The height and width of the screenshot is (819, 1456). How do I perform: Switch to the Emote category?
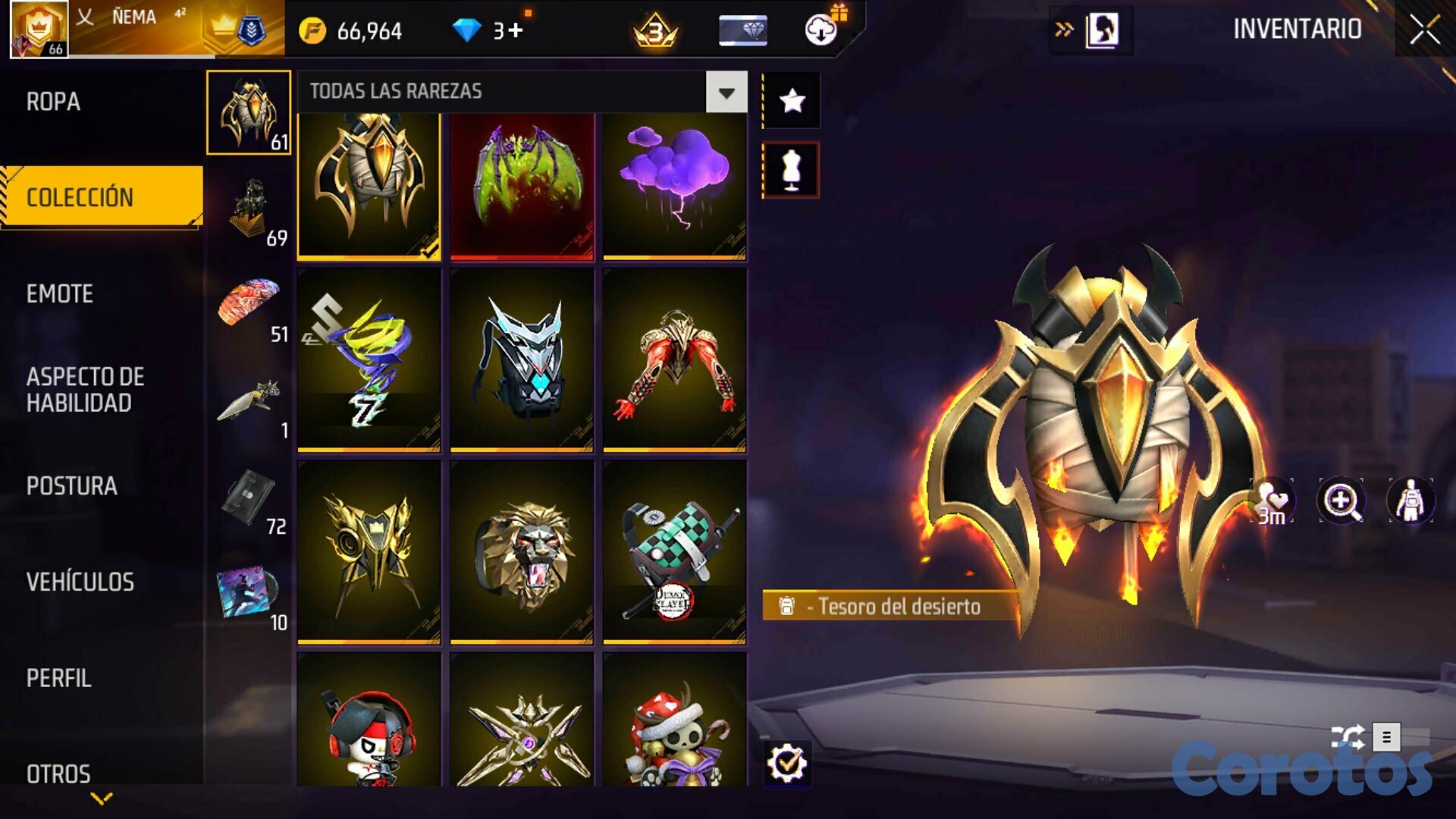click(59, 293)
